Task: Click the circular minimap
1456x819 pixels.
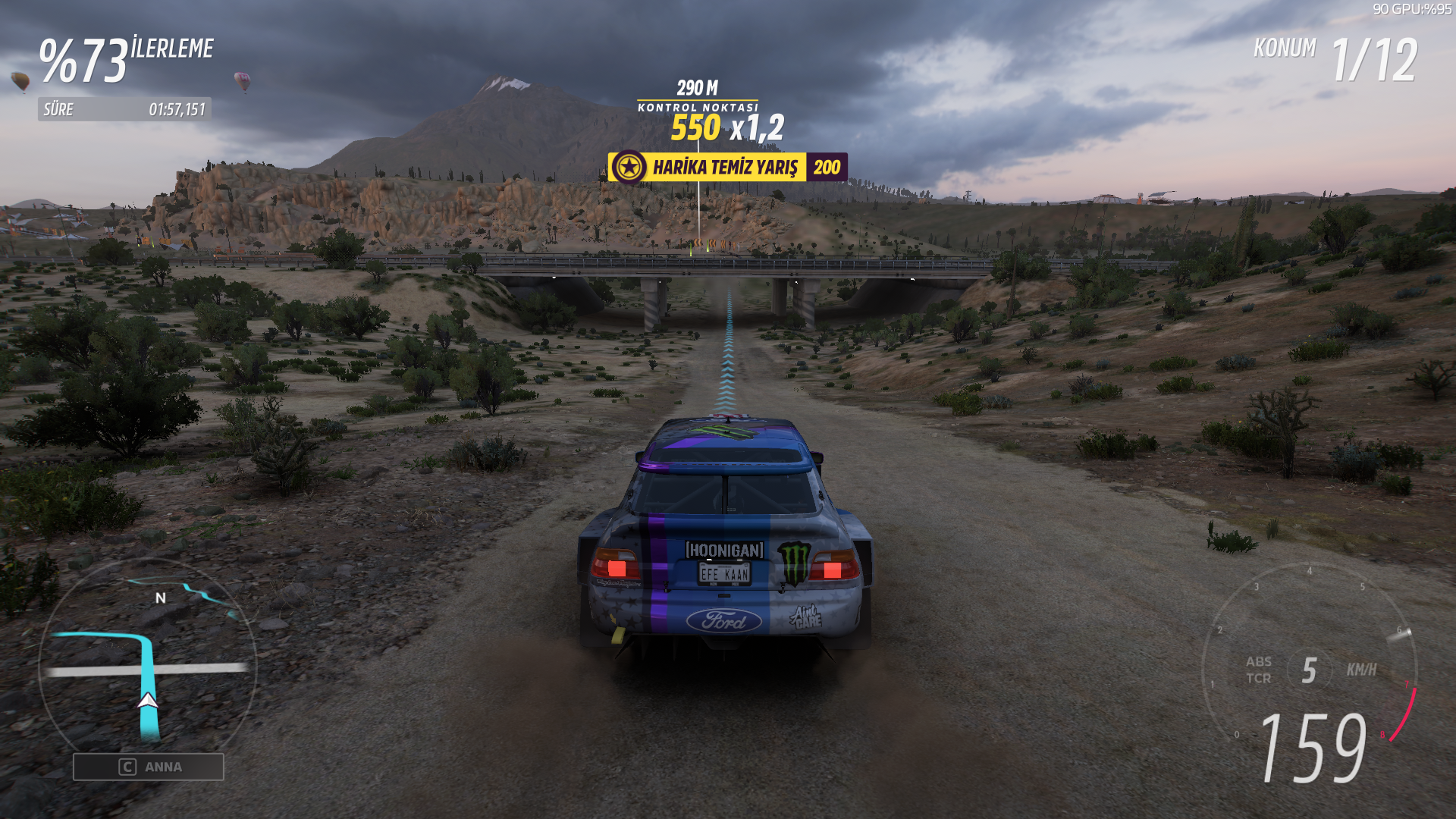Action: click(x=147, y=661)
